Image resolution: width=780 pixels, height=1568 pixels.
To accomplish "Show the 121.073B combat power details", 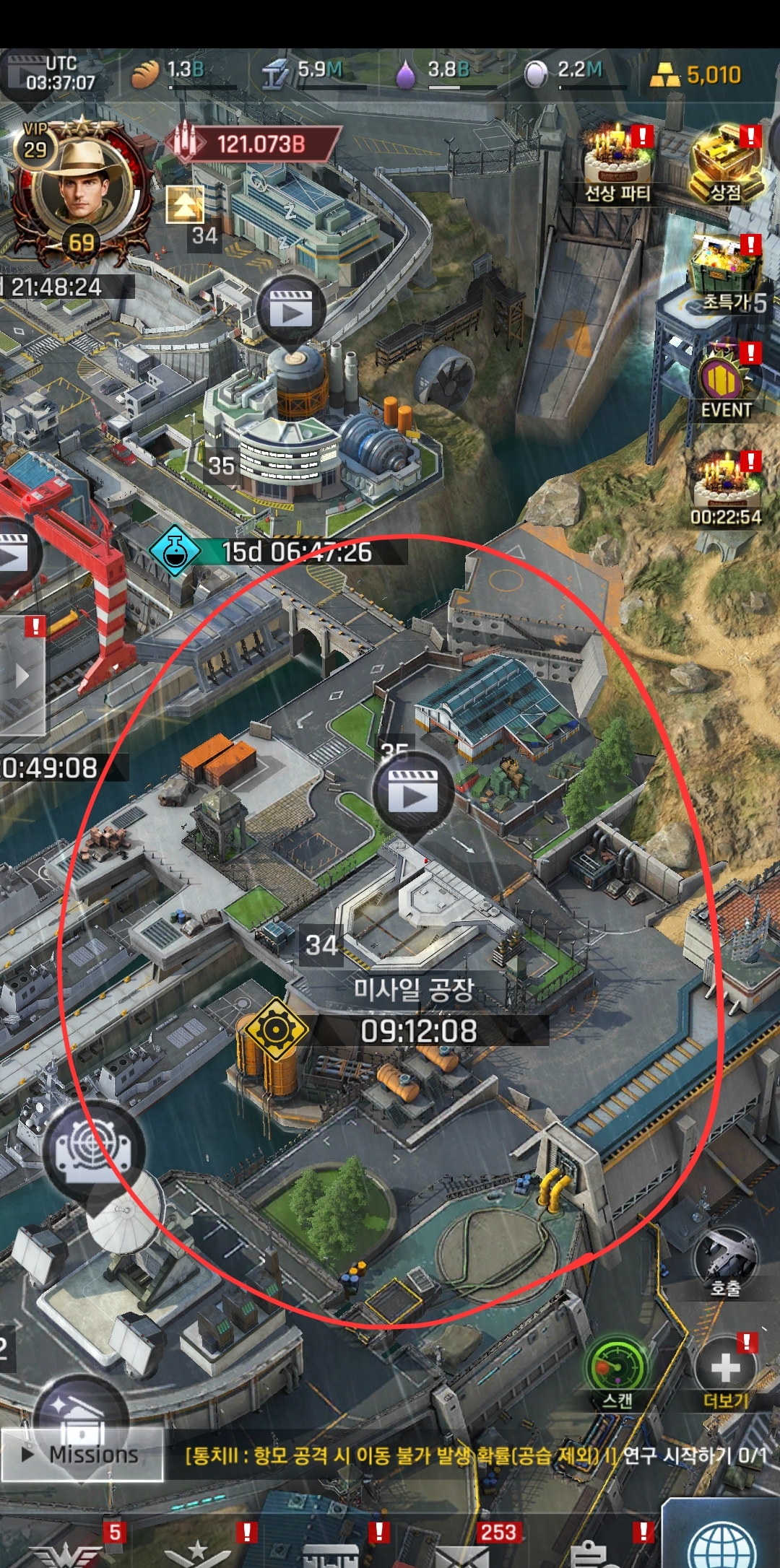I will 253,144.
